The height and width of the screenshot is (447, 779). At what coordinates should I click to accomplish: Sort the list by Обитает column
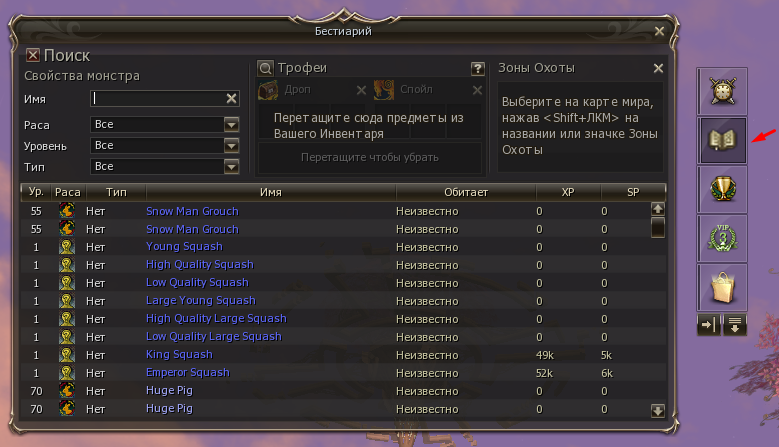point(465,190)
